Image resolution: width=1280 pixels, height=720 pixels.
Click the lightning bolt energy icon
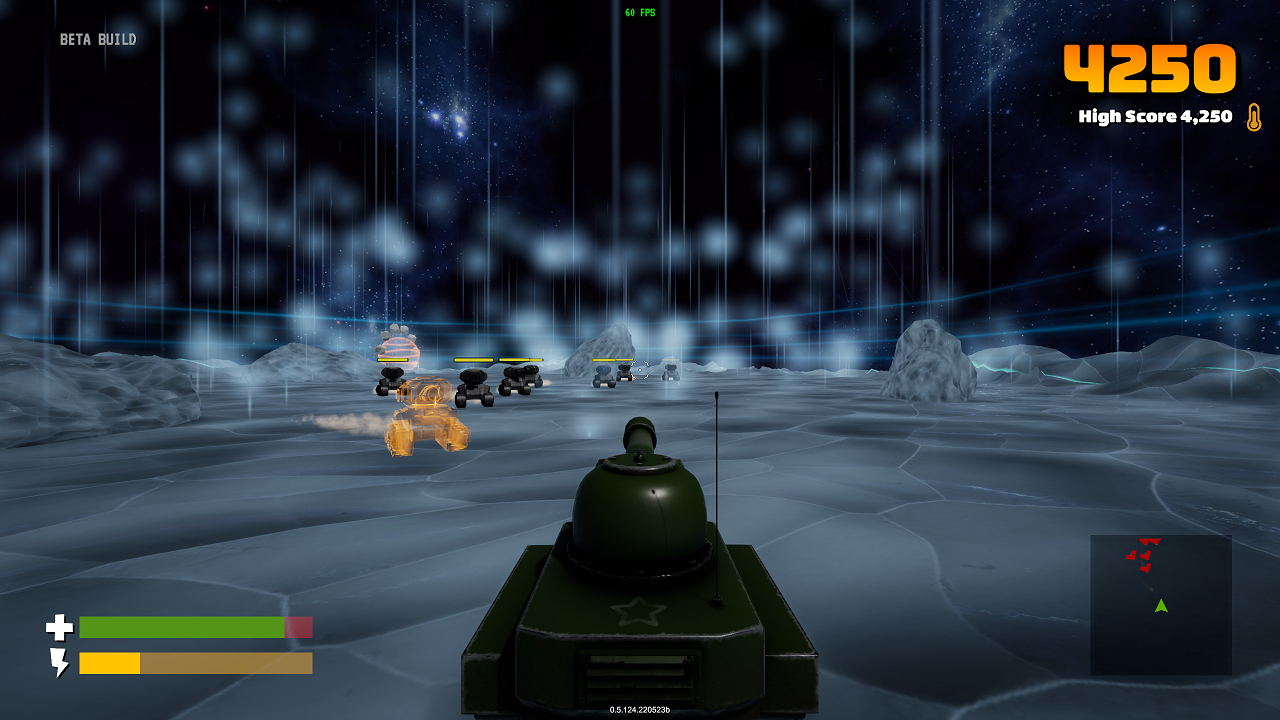(x=61, y=662)
